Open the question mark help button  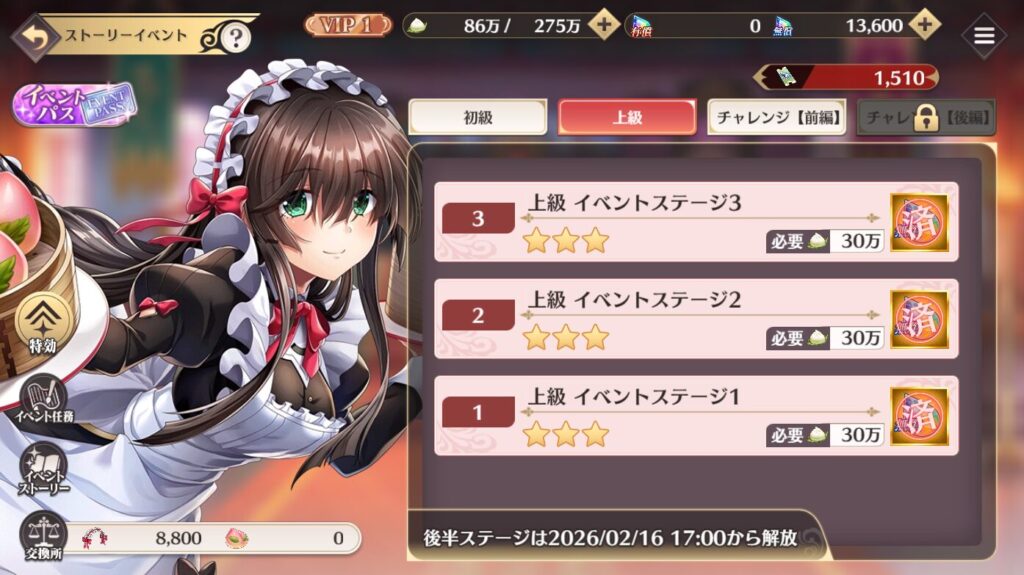pos(235,38)
